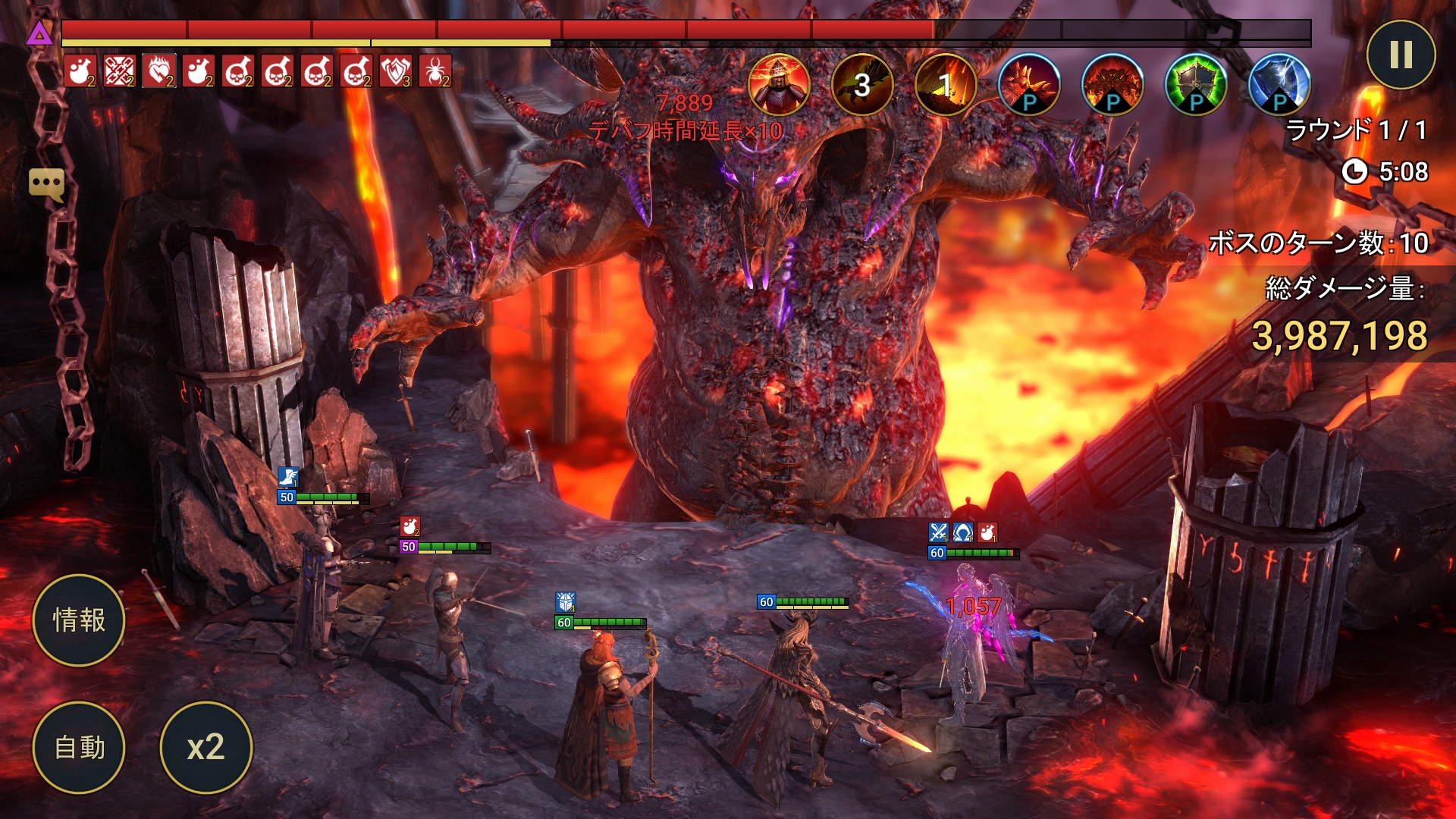View the bearded warrior boss skill icon
Image resolution: width=1456 pixels, height=819 pixels.
(x=779, y=84)
